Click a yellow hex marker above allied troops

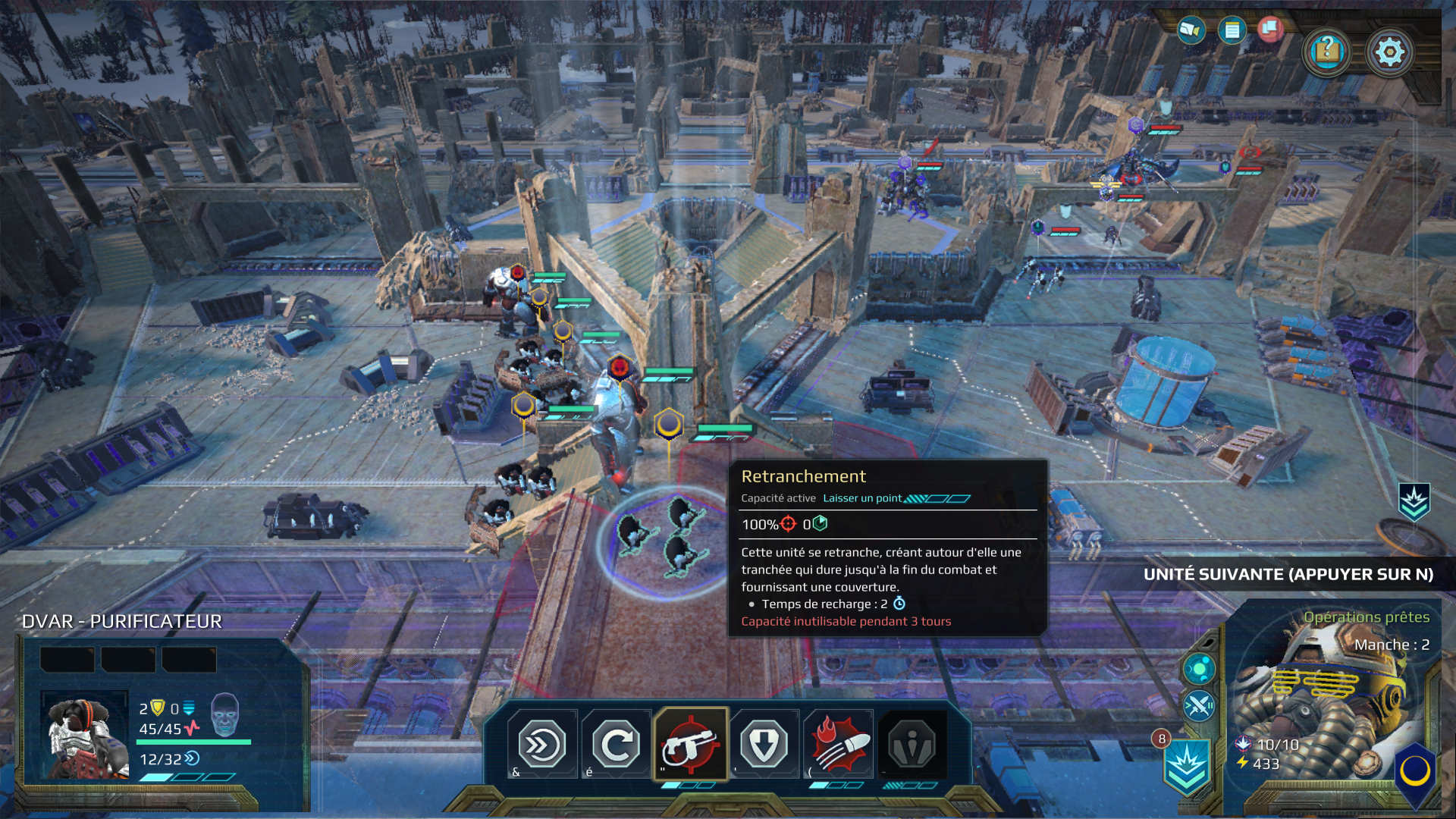point(562,330)
